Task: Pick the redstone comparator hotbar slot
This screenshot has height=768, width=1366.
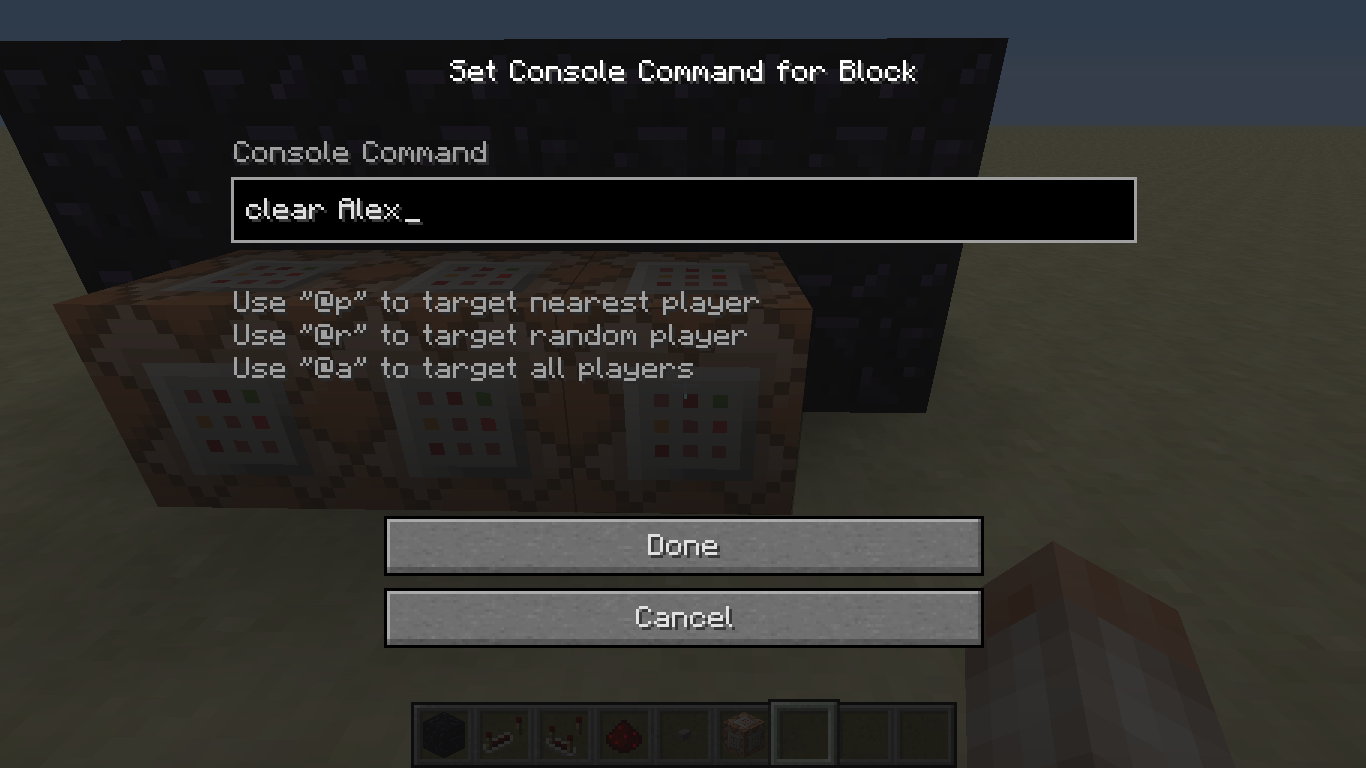Action: pyautogui.click(x=563, y=735)
